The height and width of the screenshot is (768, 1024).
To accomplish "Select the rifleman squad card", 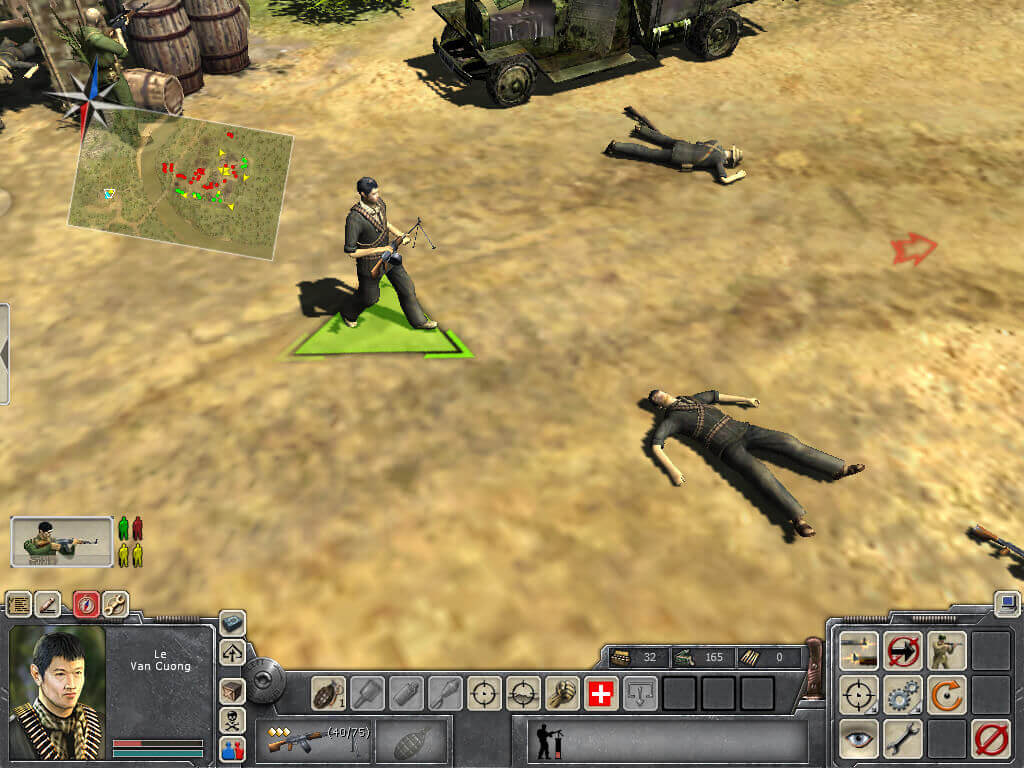I will tap(61, 541).
